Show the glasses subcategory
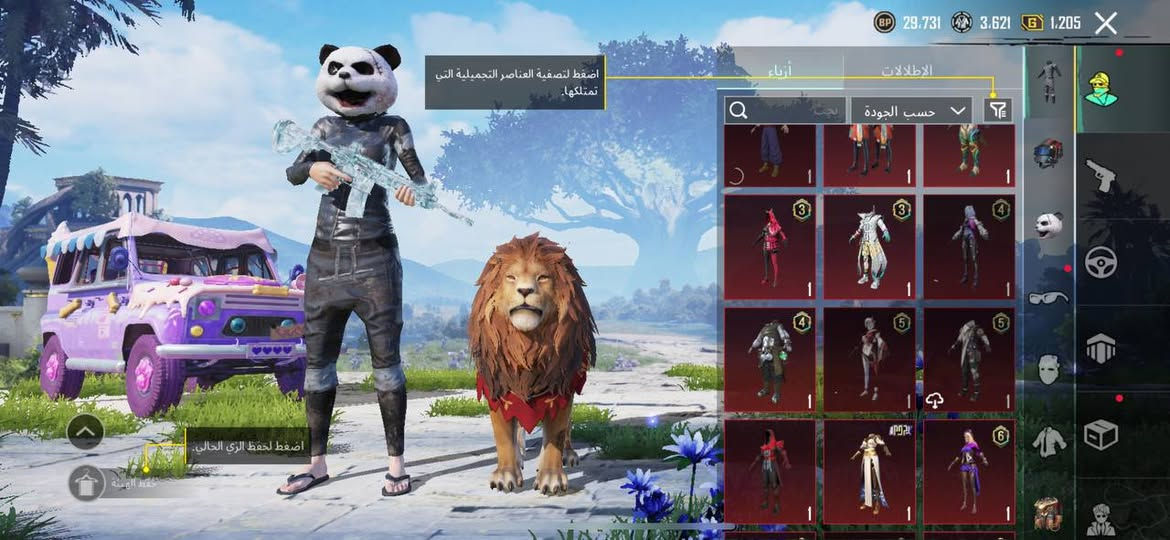1170x540 pixels. 1048,297
